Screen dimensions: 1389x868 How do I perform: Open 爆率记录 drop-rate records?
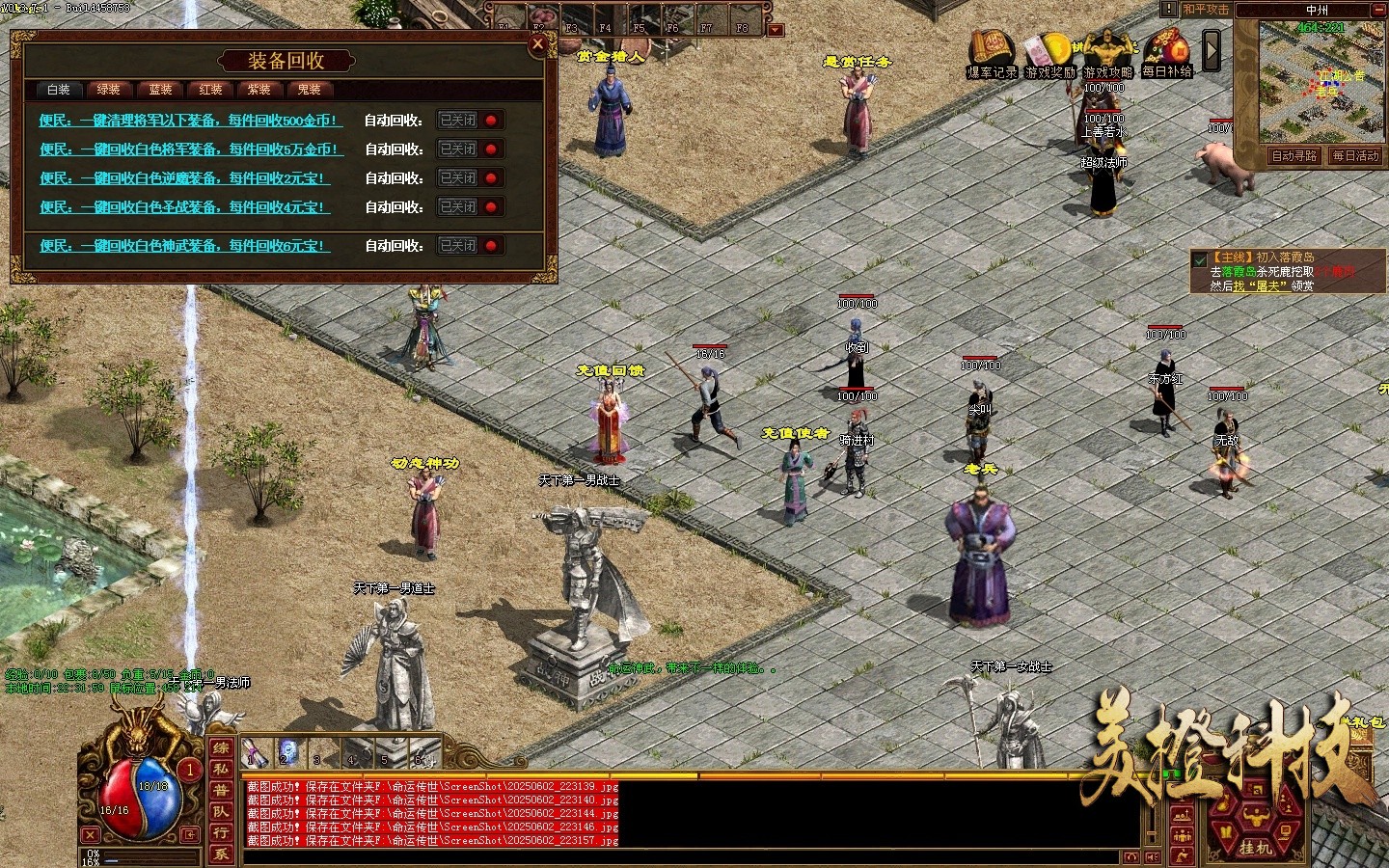pos(992,55)
